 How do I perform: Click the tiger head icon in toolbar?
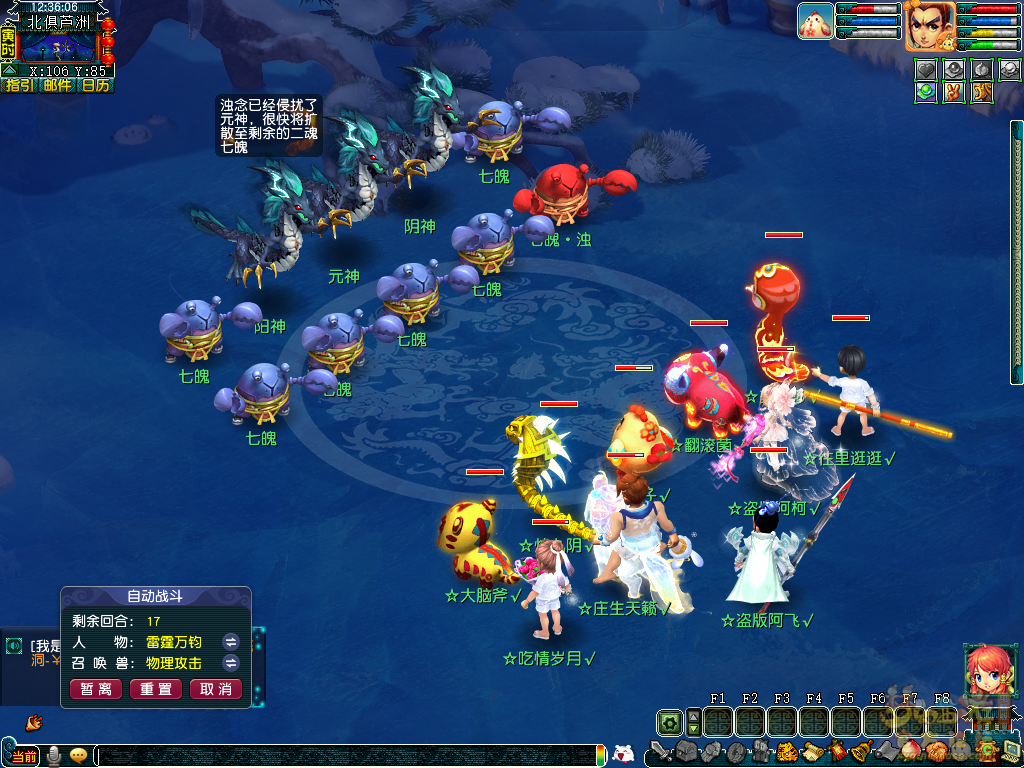(x=786, y=751)
